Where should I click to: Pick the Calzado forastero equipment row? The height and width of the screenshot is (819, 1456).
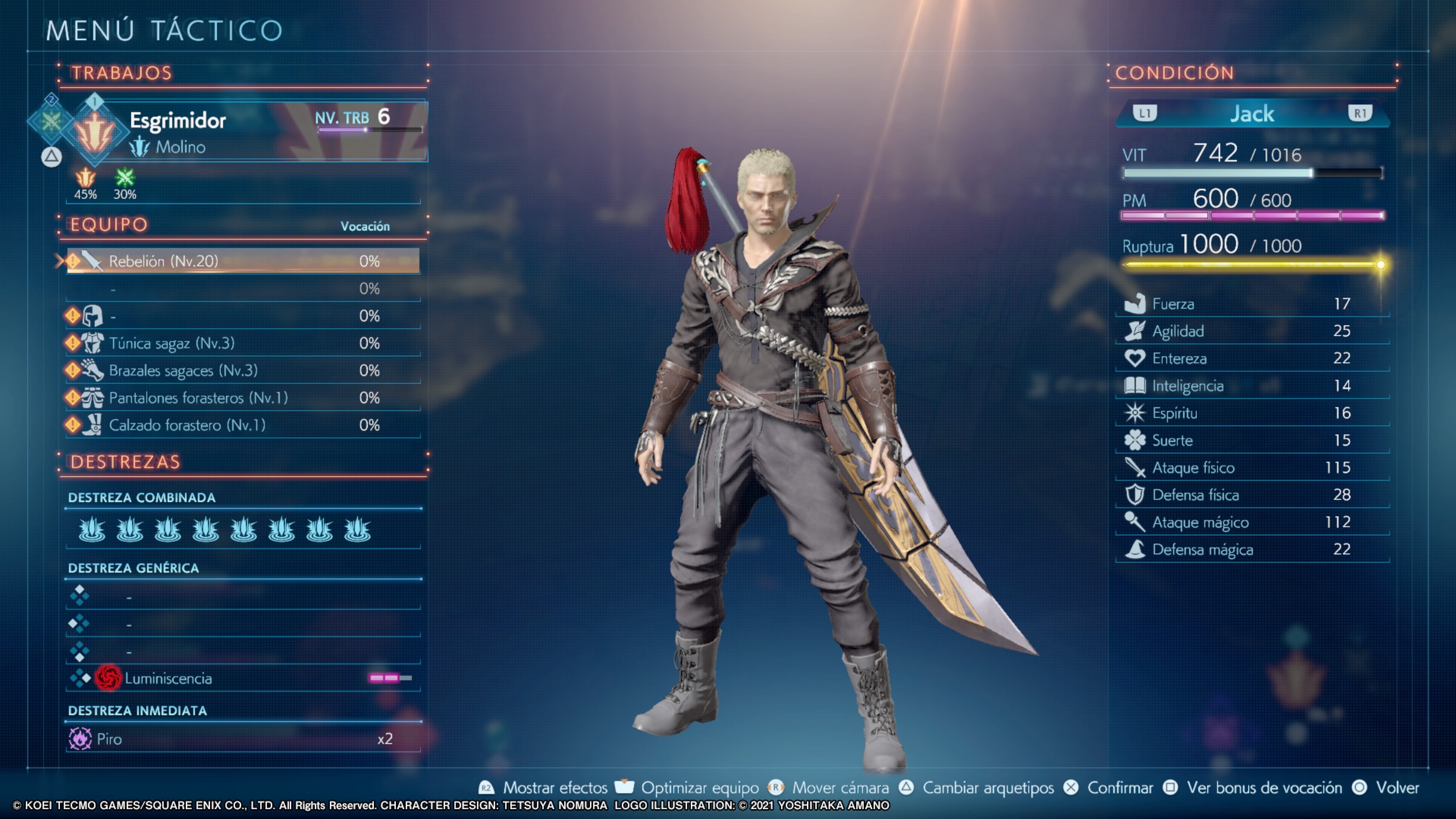click(243, 425)
